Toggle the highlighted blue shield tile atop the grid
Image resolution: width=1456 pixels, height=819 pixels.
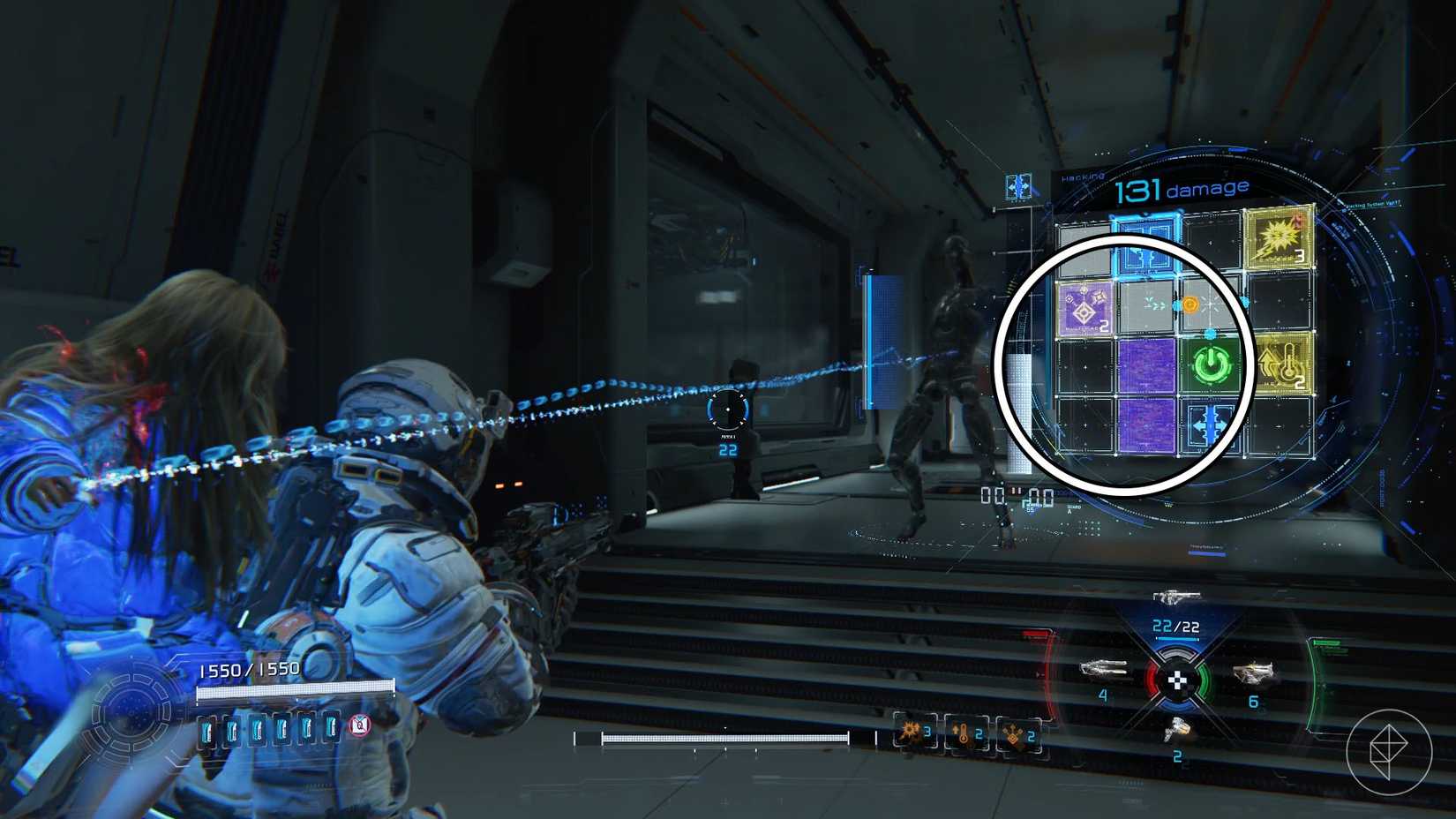(1145, 242)
